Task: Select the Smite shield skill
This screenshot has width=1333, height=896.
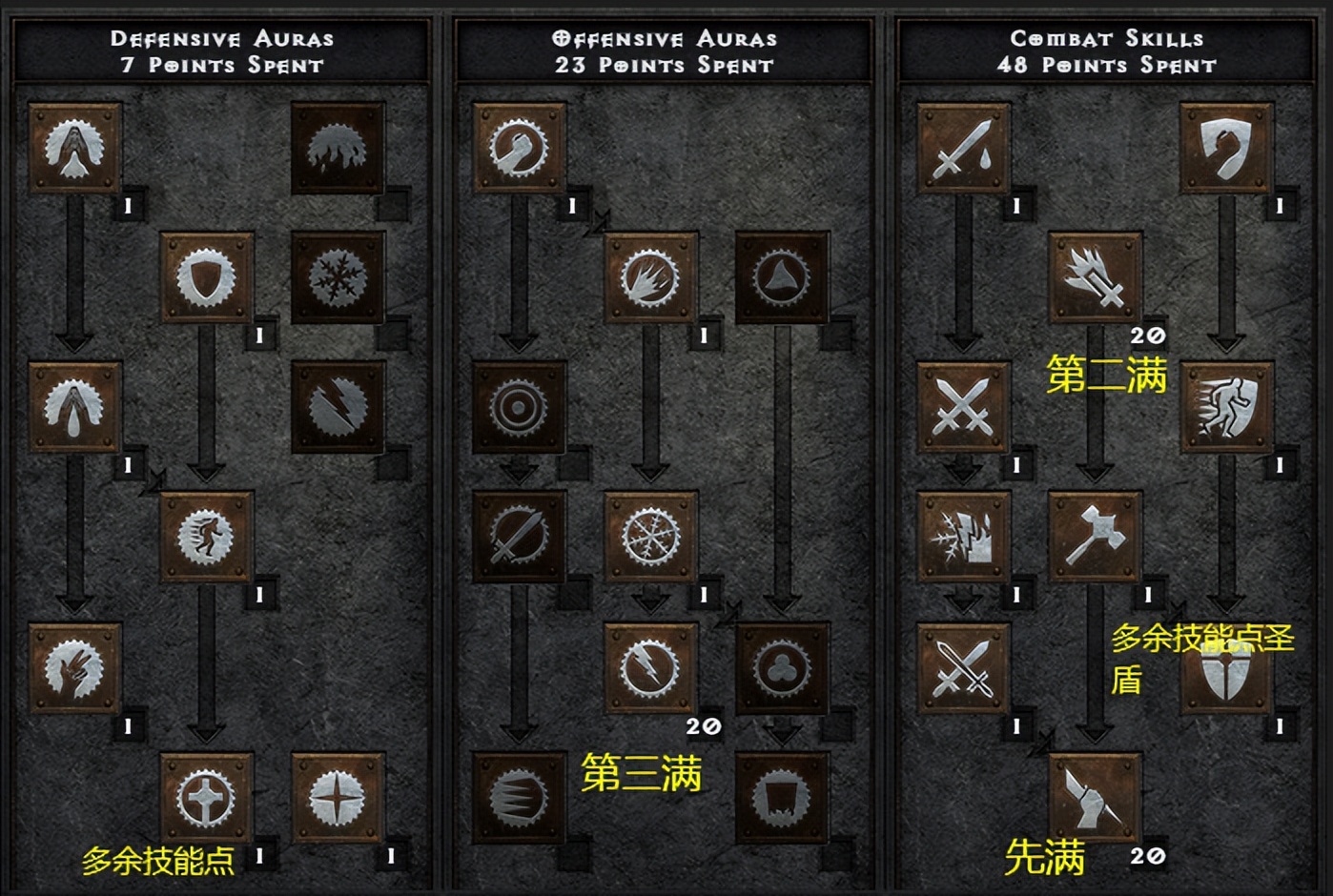Action: [x=1226, y=149]
